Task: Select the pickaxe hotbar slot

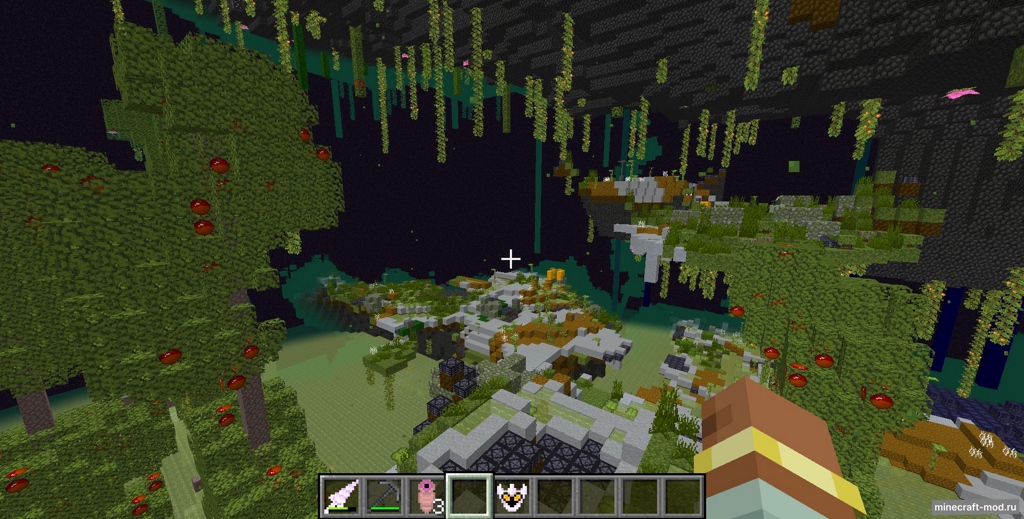Action: tap(383, 495)
